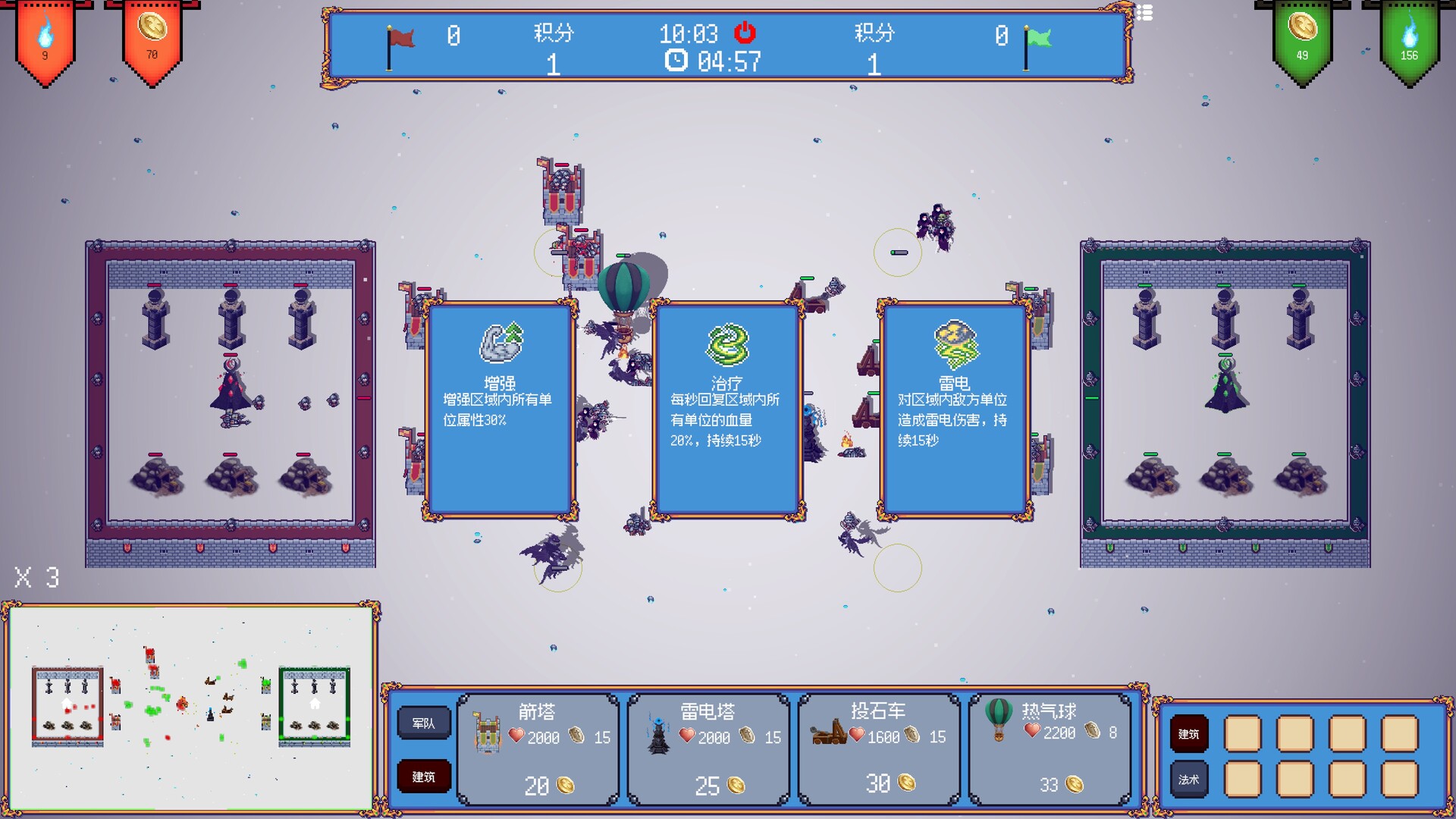Click the 法术 button in the bottom-right panel

(x=1188, y=778)
